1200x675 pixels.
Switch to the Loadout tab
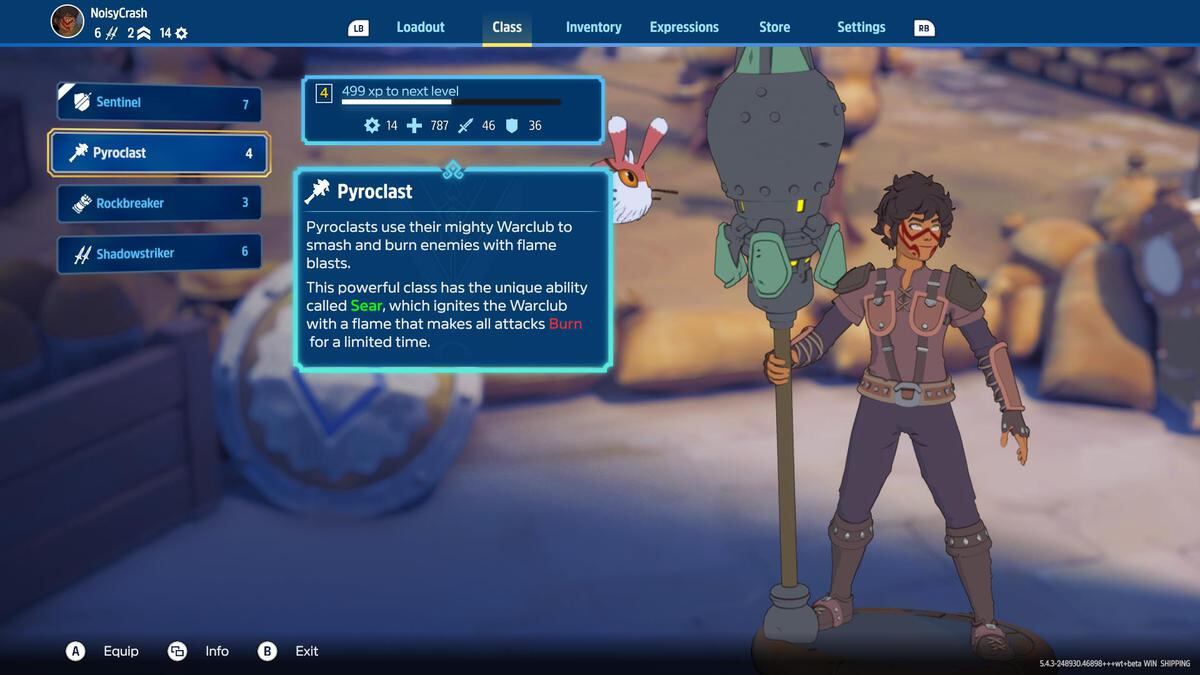point(420,27)
